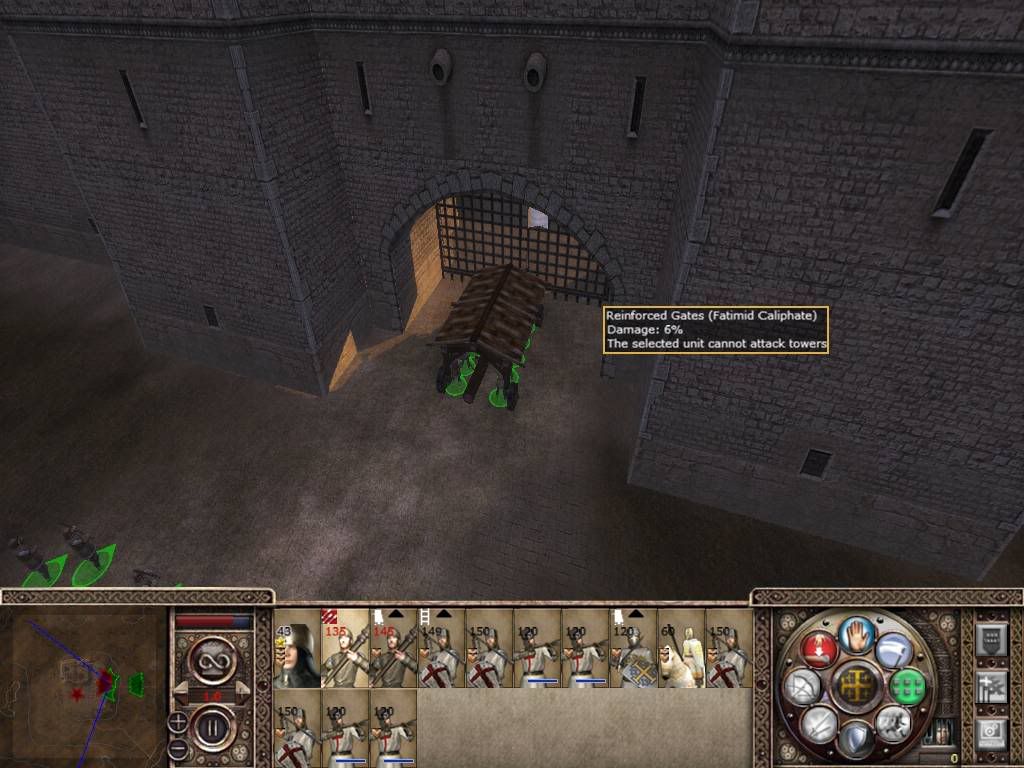Toggle the bow and arrow fire-at-will button
Screen dimensions: 1024x768
pos(801,686)
